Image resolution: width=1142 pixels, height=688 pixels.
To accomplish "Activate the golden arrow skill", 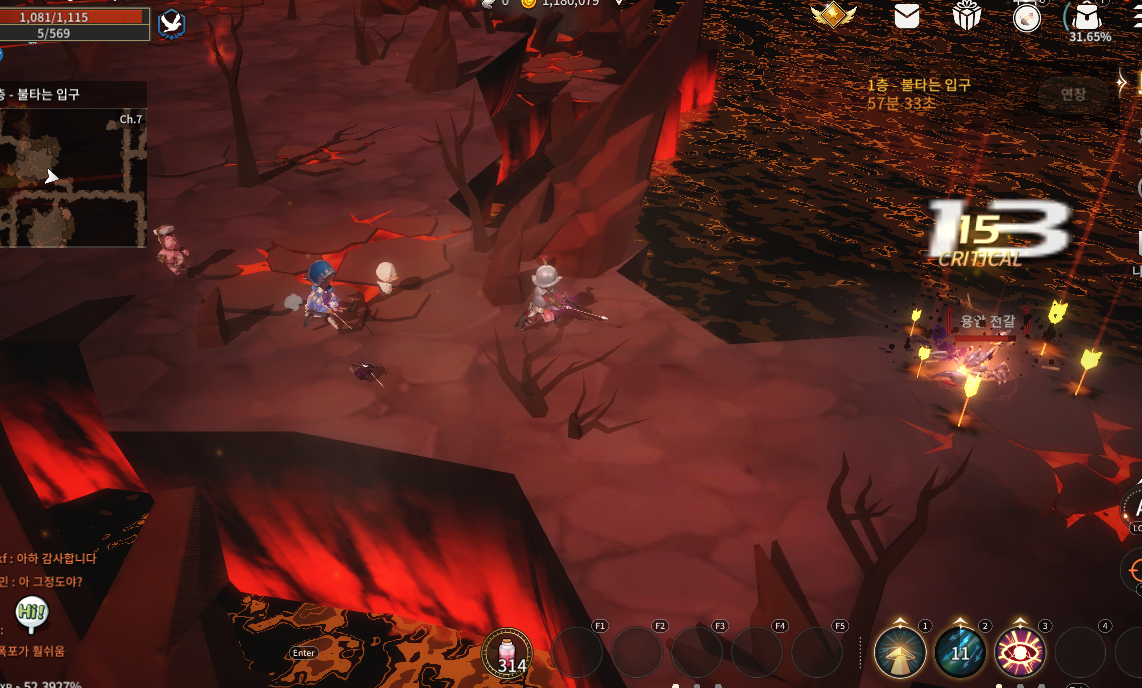I will (899, 652).
